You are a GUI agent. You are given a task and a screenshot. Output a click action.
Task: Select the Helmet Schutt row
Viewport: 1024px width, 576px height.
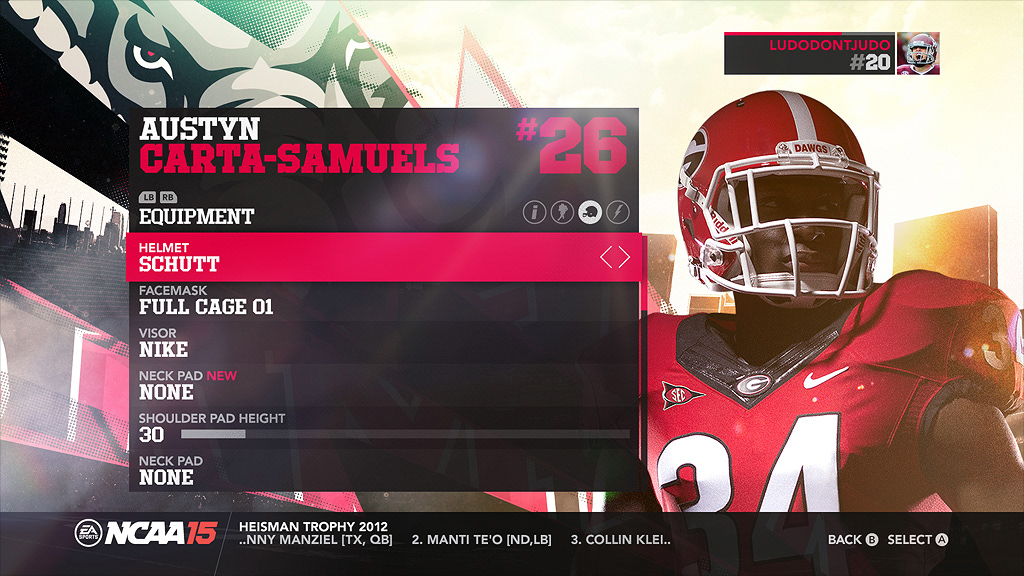(380, 257)
